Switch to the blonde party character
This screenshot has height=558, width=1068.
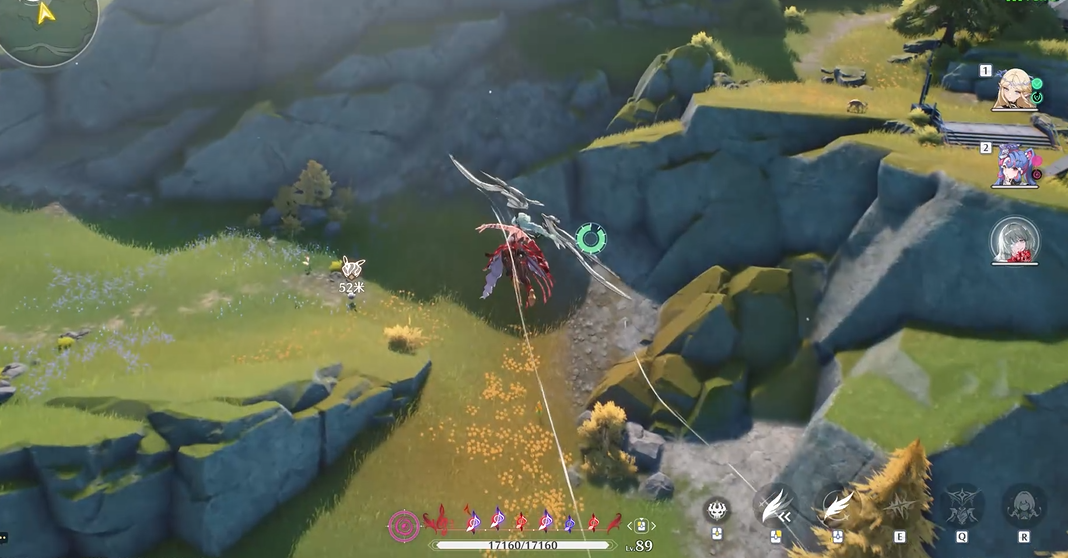click(x=1014, y=88)
